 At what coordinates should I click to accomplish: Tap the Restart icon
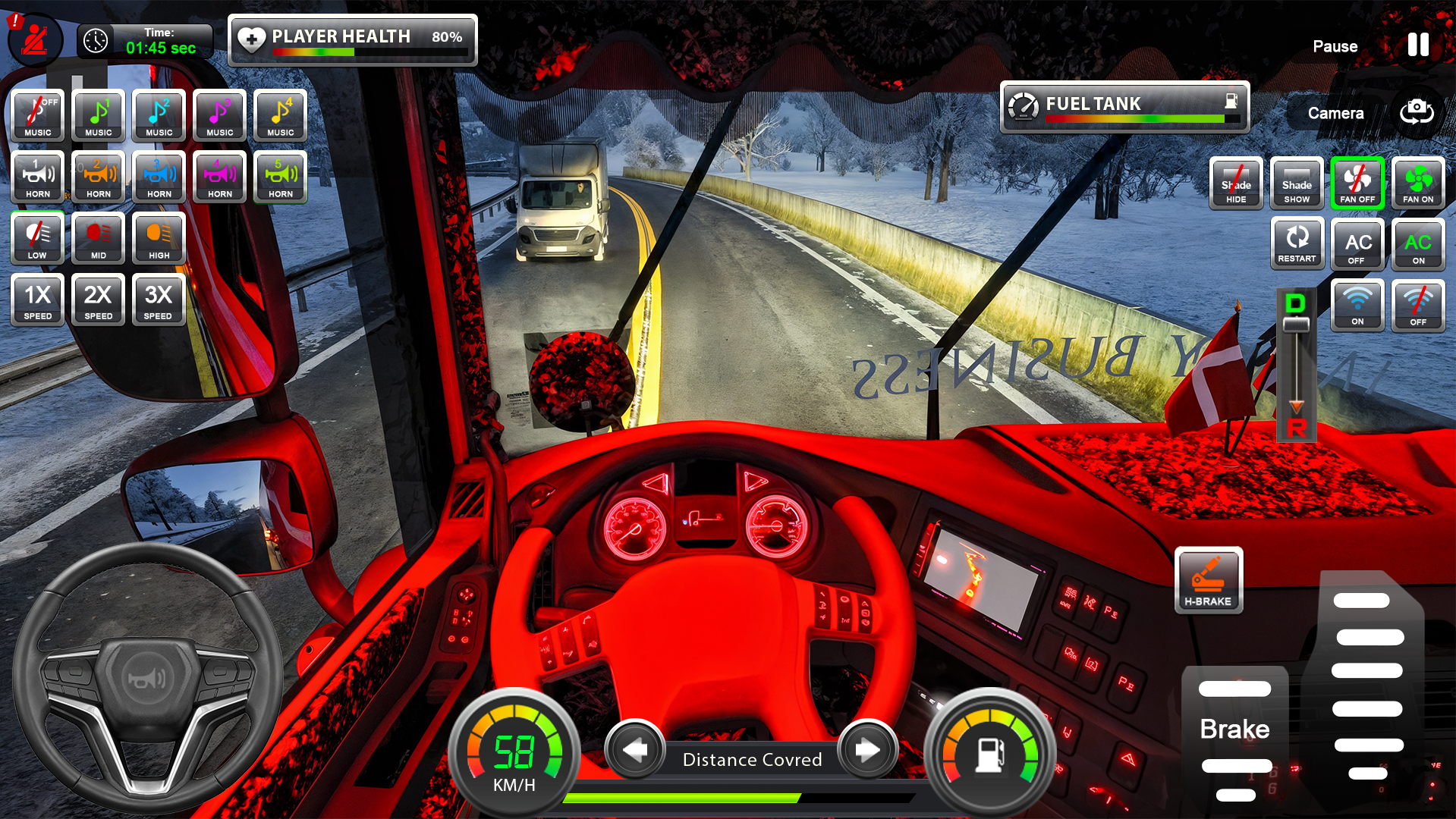pos(1297,243)
